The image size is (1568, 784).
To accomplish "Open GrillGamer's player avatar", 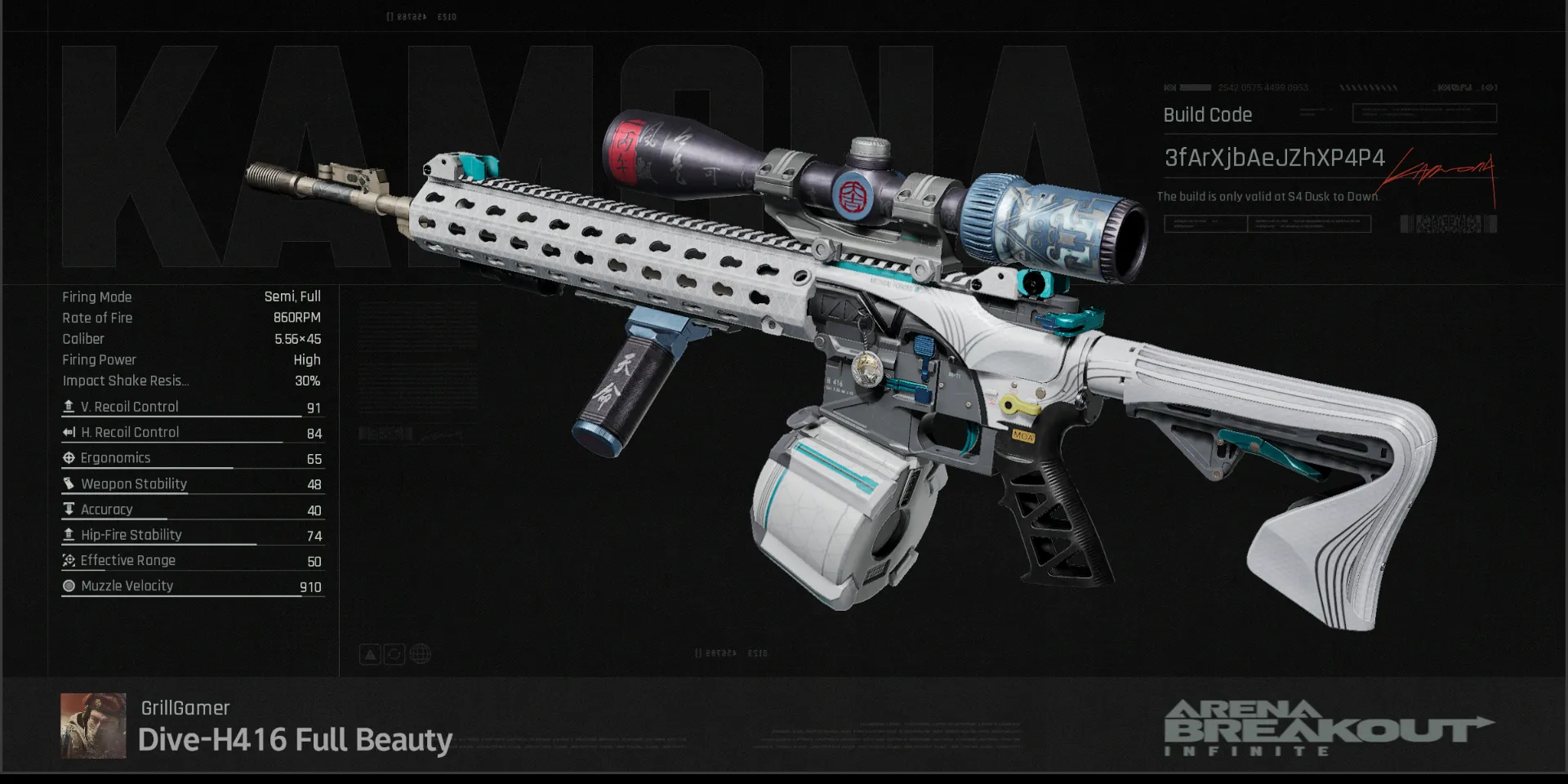I will click(x=93, y=725).
